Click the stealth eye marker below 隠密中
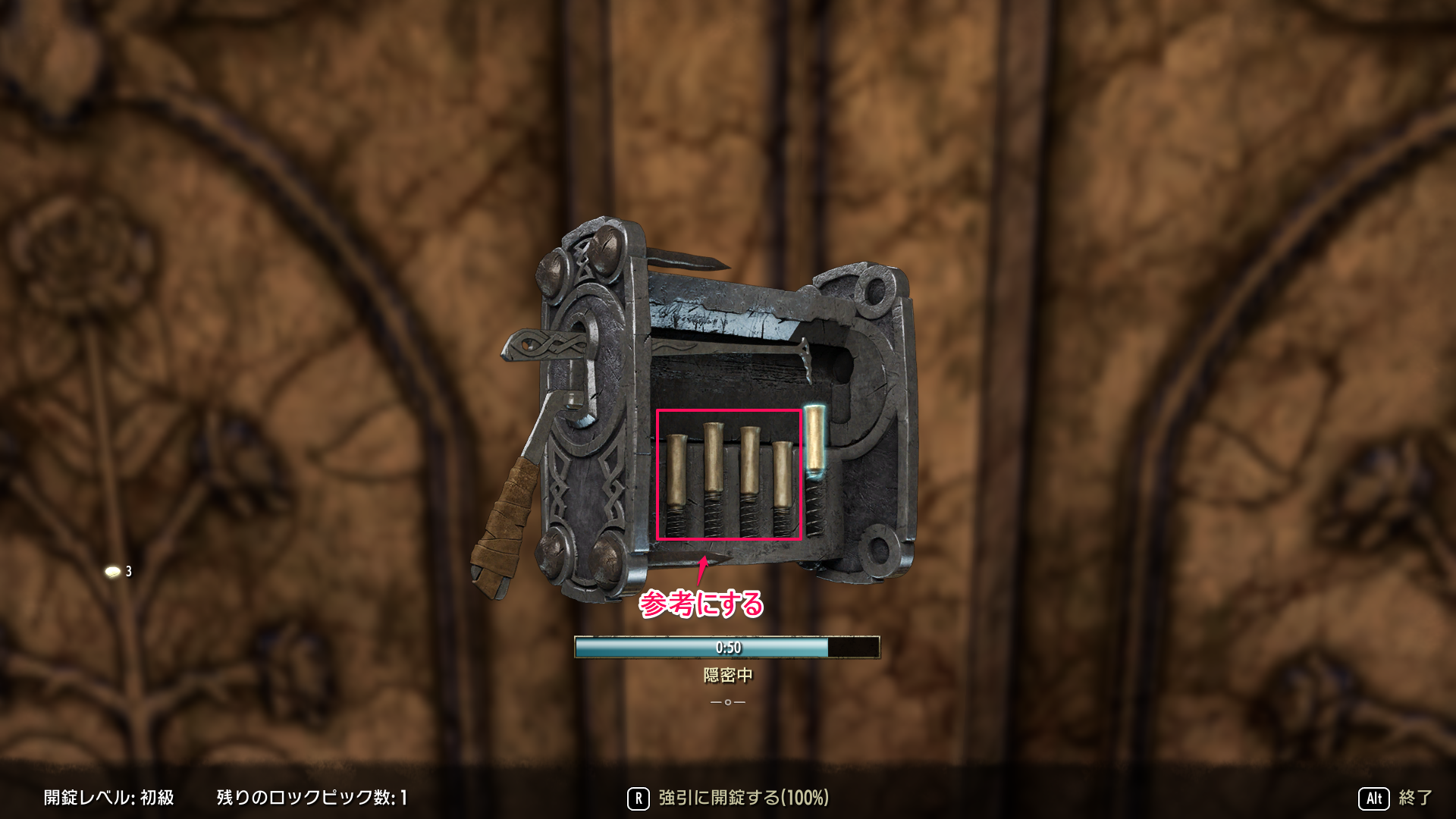 click(726, 704)
